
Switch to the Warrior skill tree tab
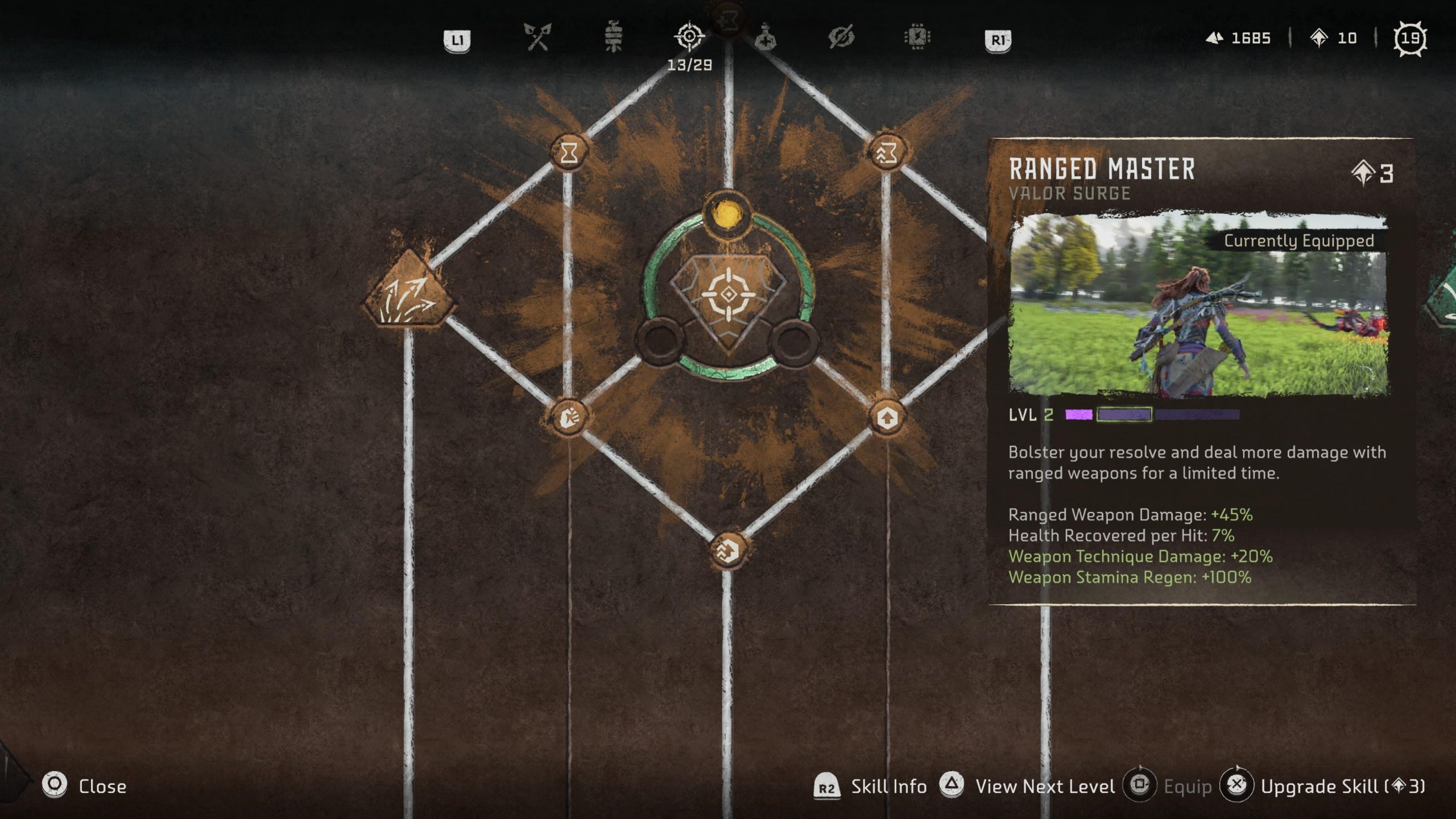pyautogui.click(x=537, y=38)
